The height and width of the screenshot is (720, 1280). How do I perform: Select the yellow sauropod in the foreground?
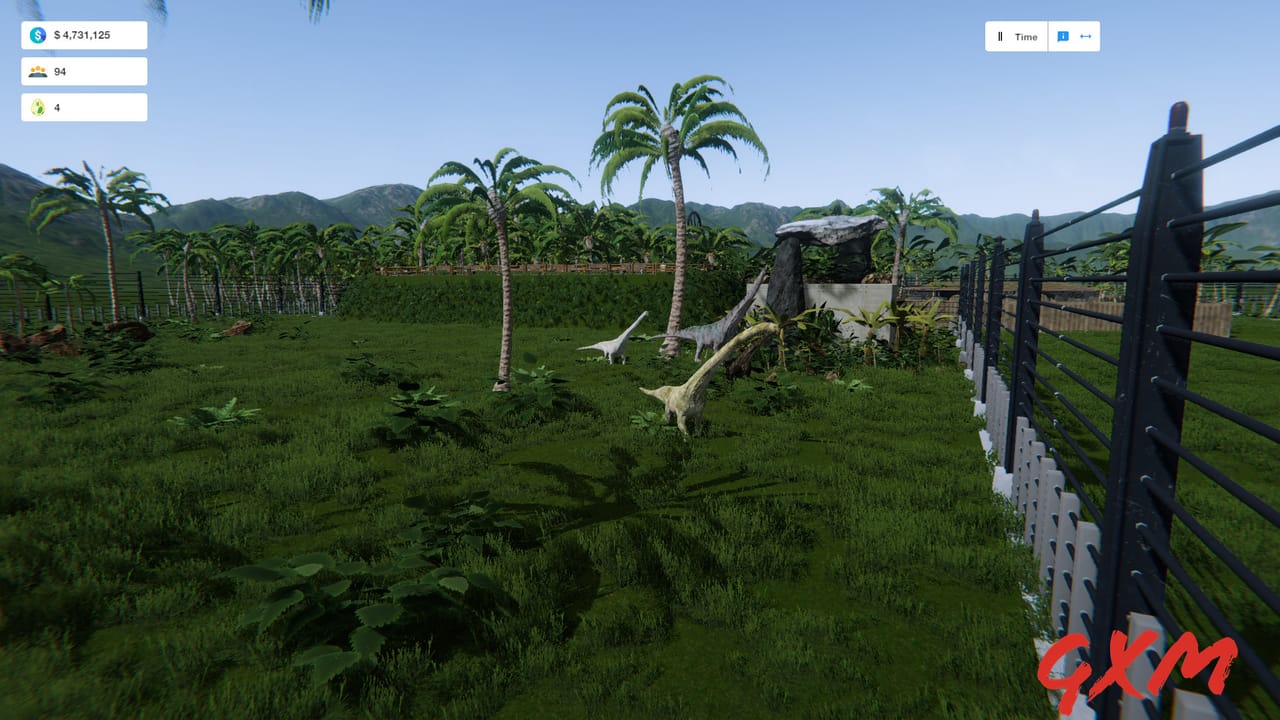click(x=681, y=400)
